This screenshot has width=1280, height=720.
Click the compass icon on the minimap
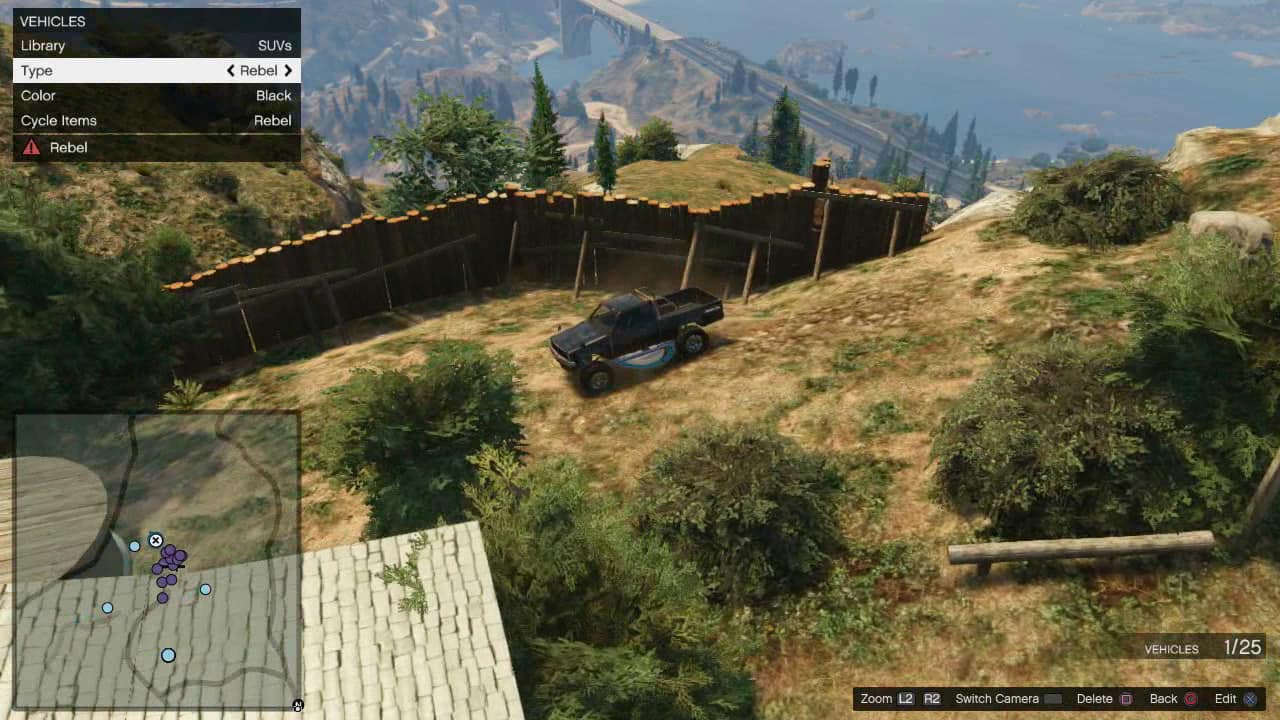pyautogui.click(x=297, y=706)
